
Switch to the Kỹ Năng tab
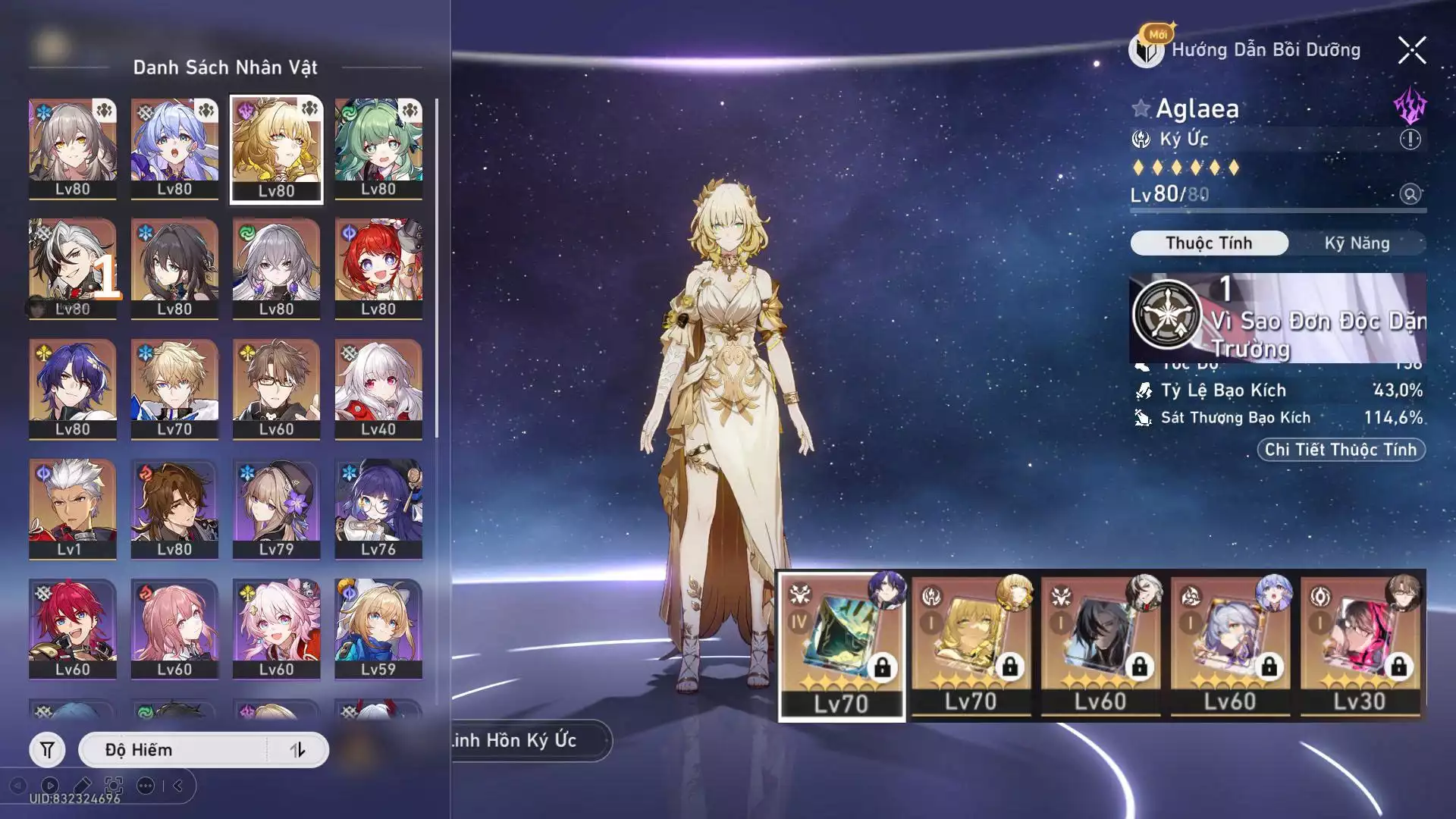pos(1357,243)
